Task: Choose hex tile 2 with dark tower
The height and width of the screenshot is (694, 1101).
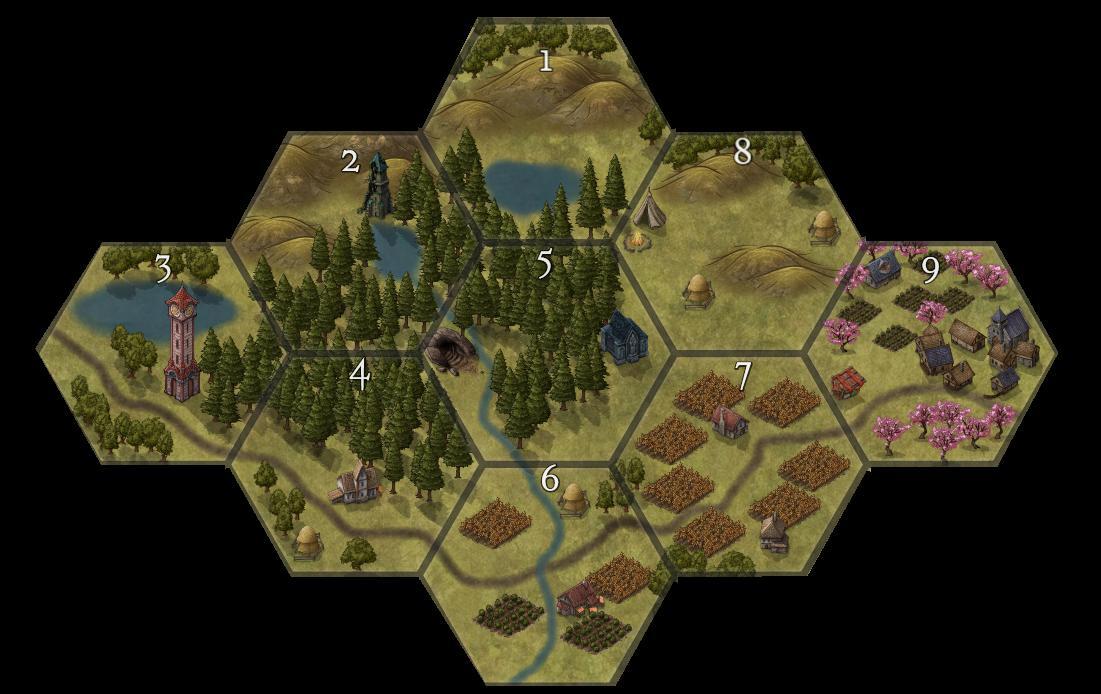Action: pos(350,240)
